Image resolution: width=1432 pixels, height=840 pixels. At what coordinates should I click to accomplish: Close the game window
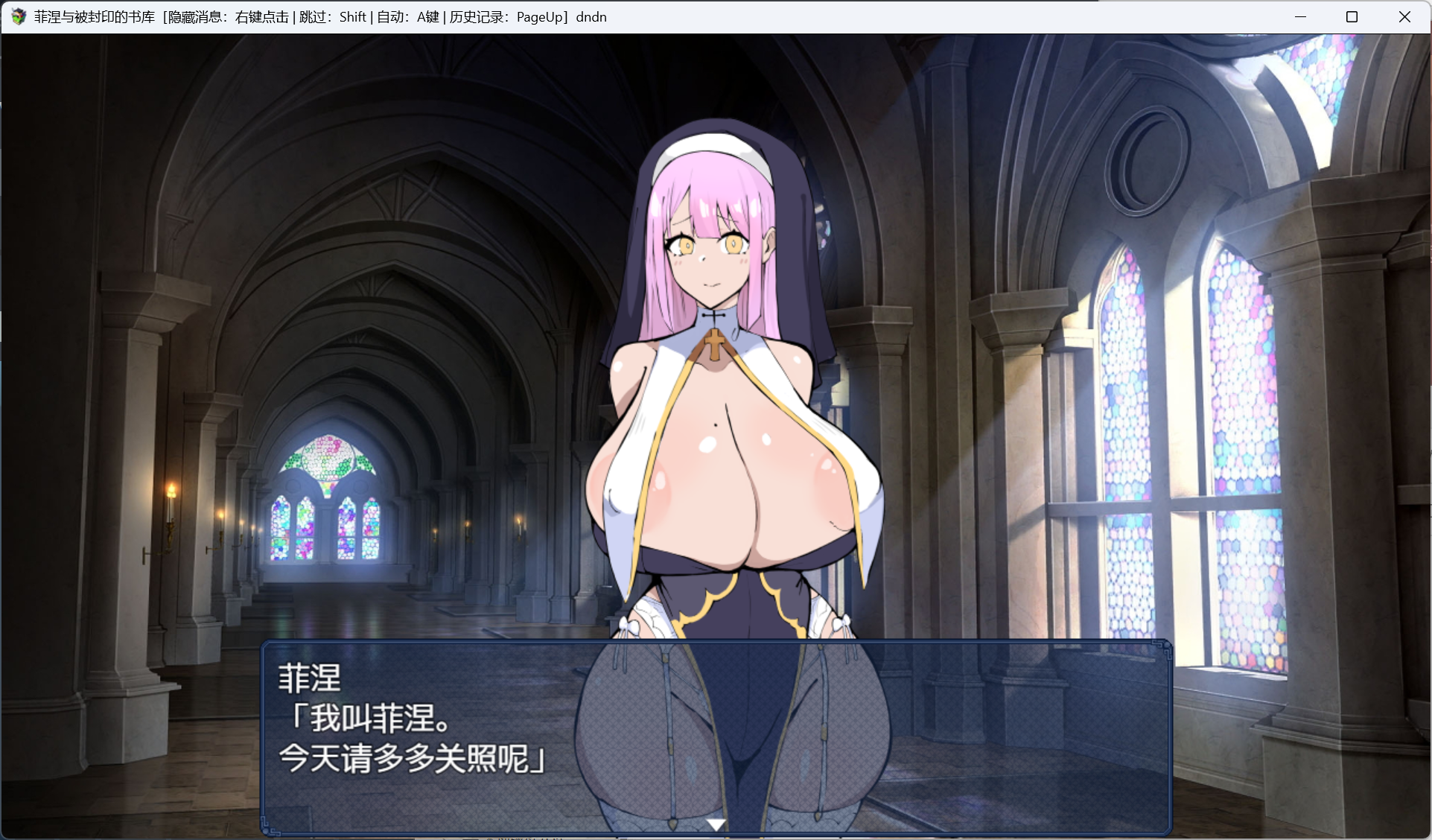(1404, 17)
